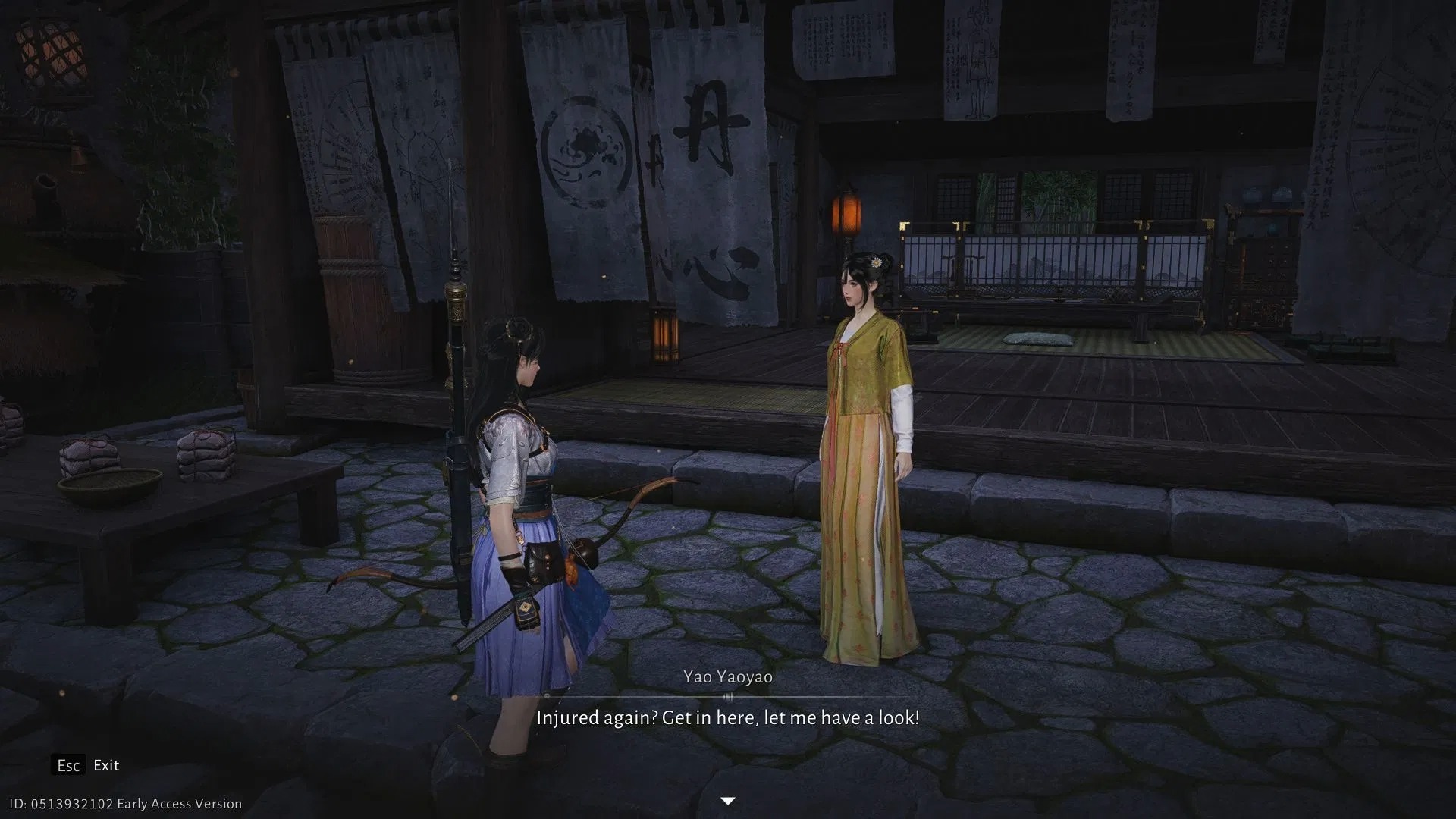Image resolution: width=1456 pixels, height=819 pixels.
Task: Click the pause indicator on the dialogue divider
Action: 727,695
